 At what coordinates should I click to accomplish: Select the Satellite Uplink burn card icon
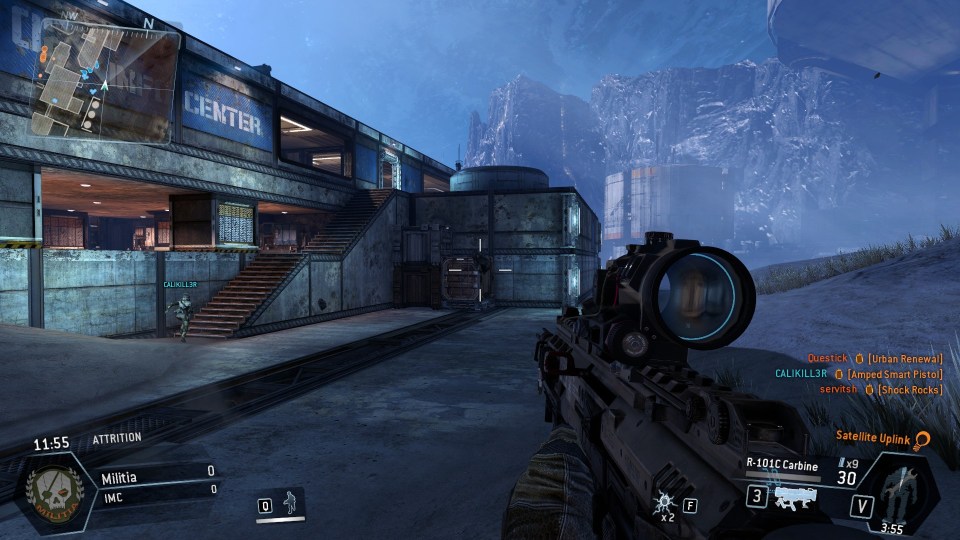(923, 439)
